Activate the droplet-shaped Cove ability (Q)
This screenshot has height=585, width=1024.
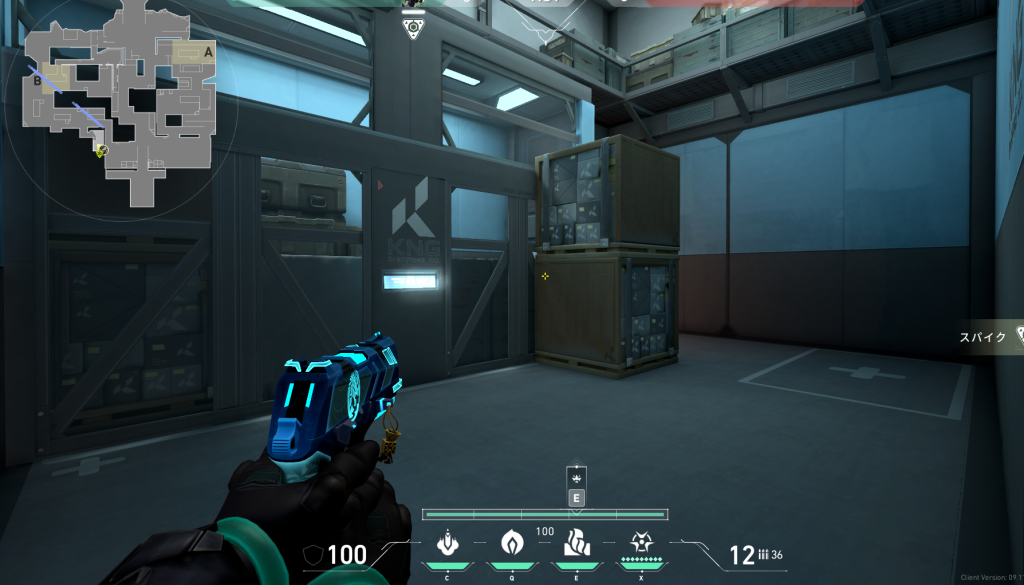point(512,543)
